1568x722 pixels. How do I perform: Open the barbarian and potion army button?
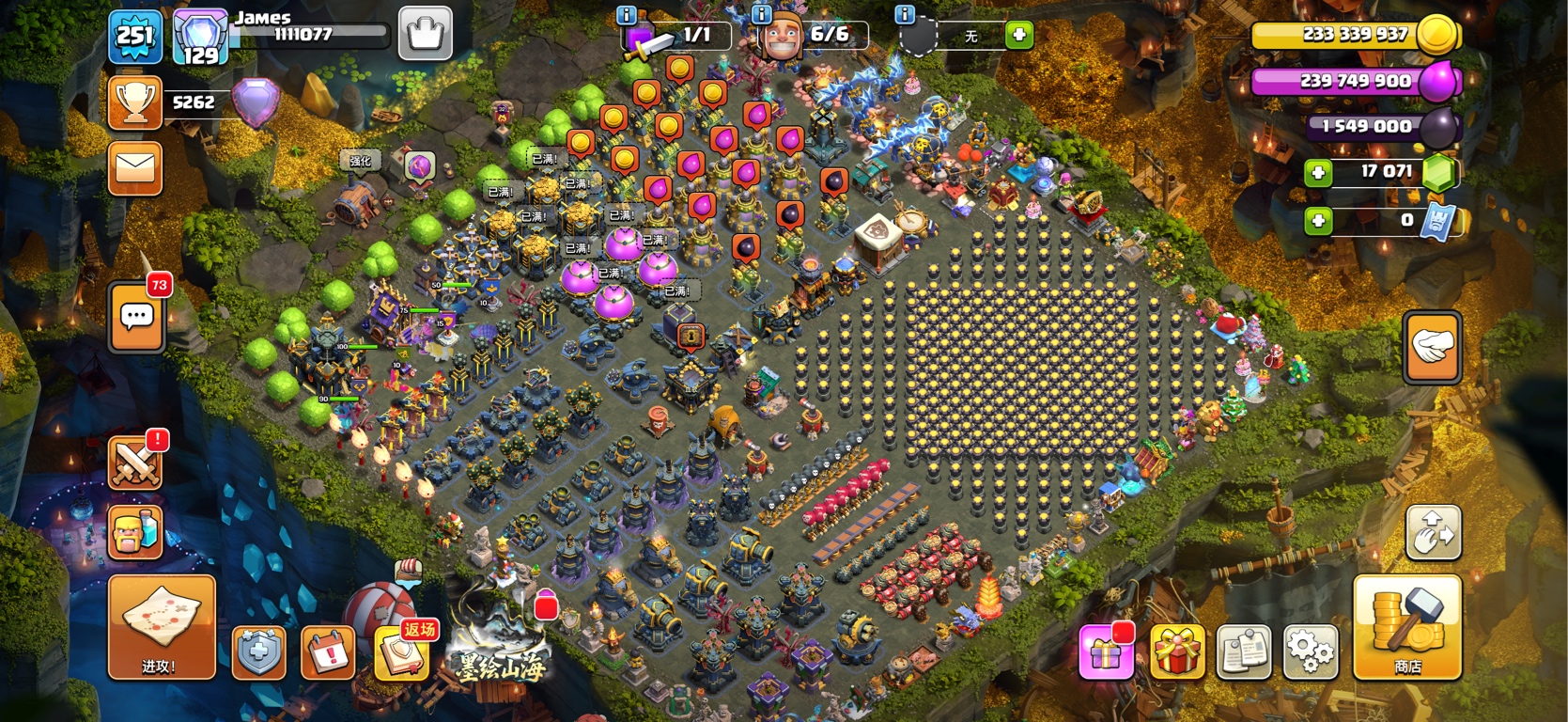point(135,532)
